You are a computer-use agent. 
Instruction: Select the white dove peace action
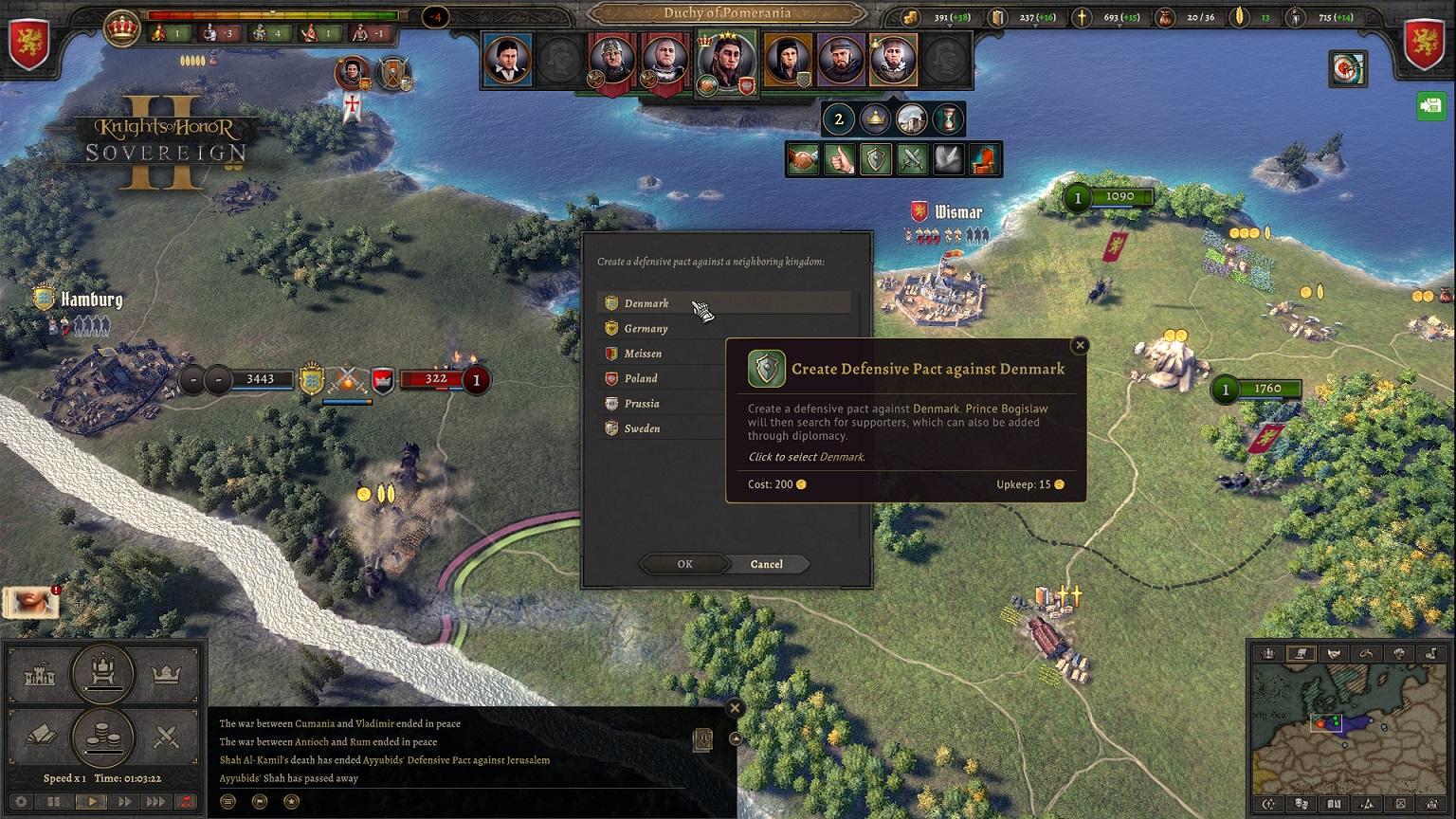[x=949, y=160]
